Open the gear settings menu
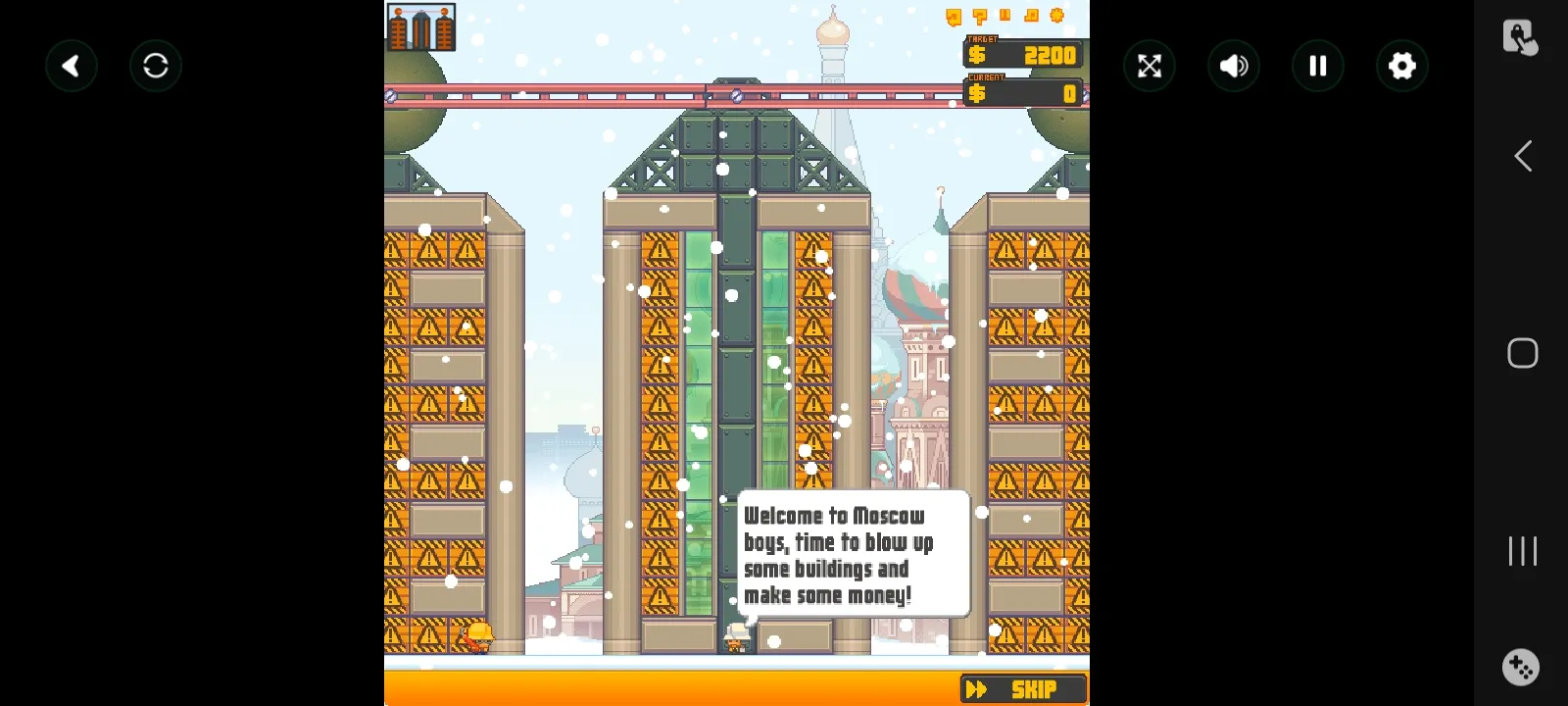Image resolution: width=1568 pixels, height=706 pixels. (1402, 66)
